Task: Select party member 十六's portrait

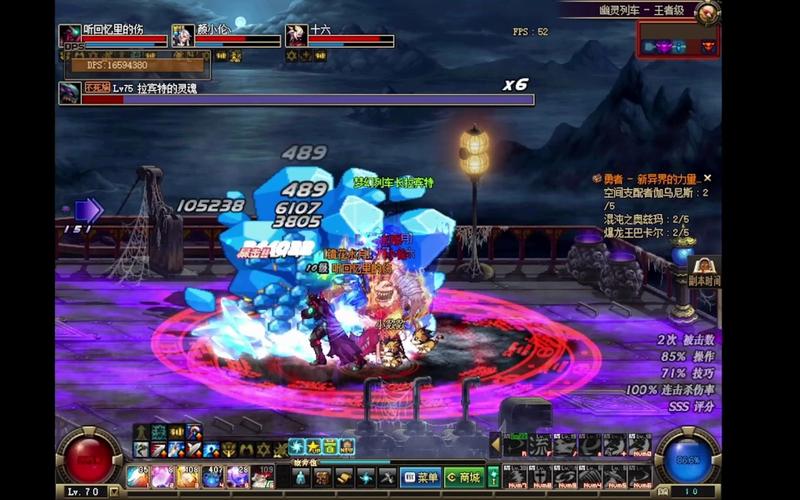Action: click(296, 36)
